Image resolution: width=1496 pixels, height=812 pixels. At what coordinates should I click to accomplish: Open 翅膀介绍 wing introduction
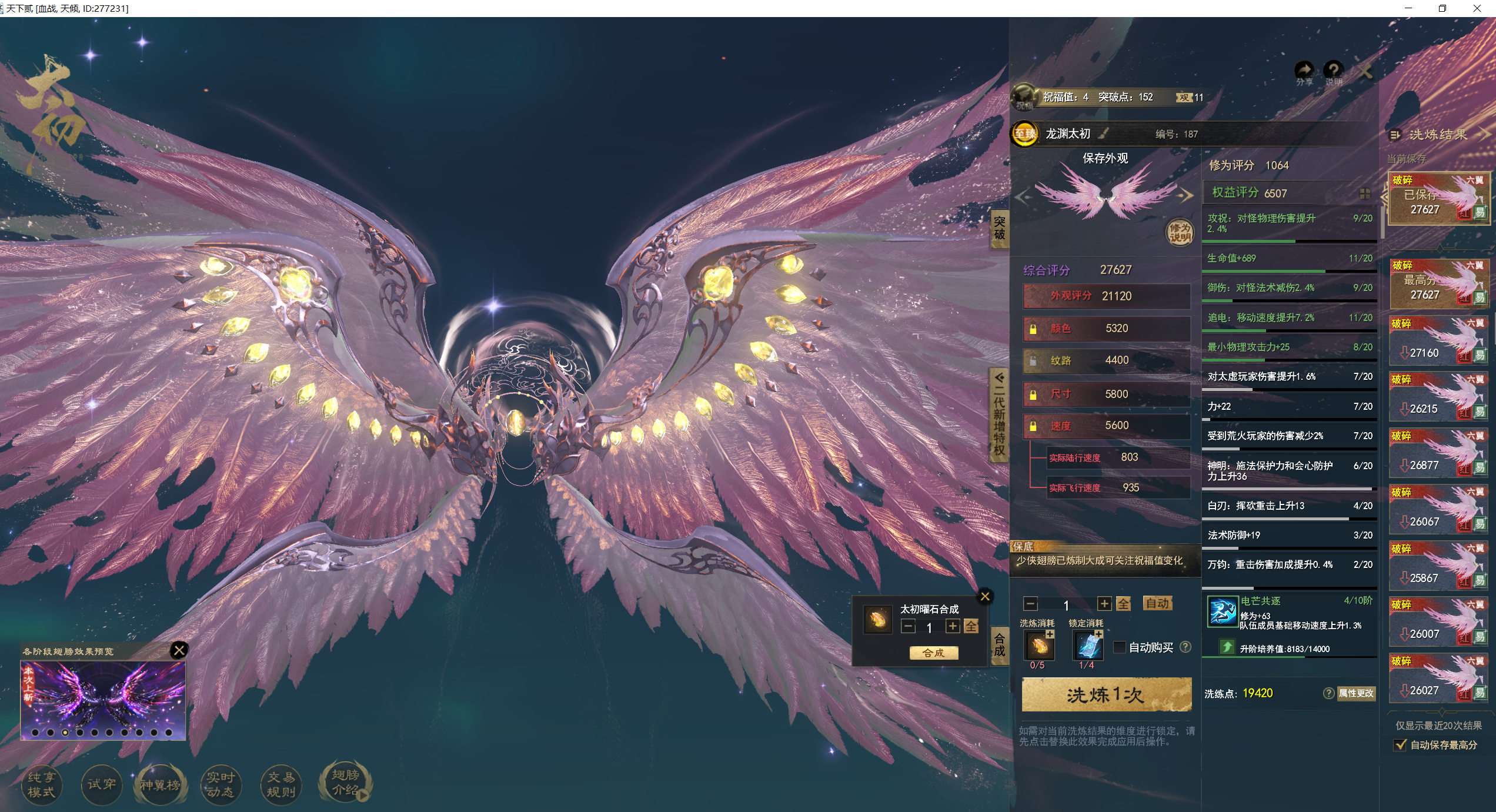[345, 782]
